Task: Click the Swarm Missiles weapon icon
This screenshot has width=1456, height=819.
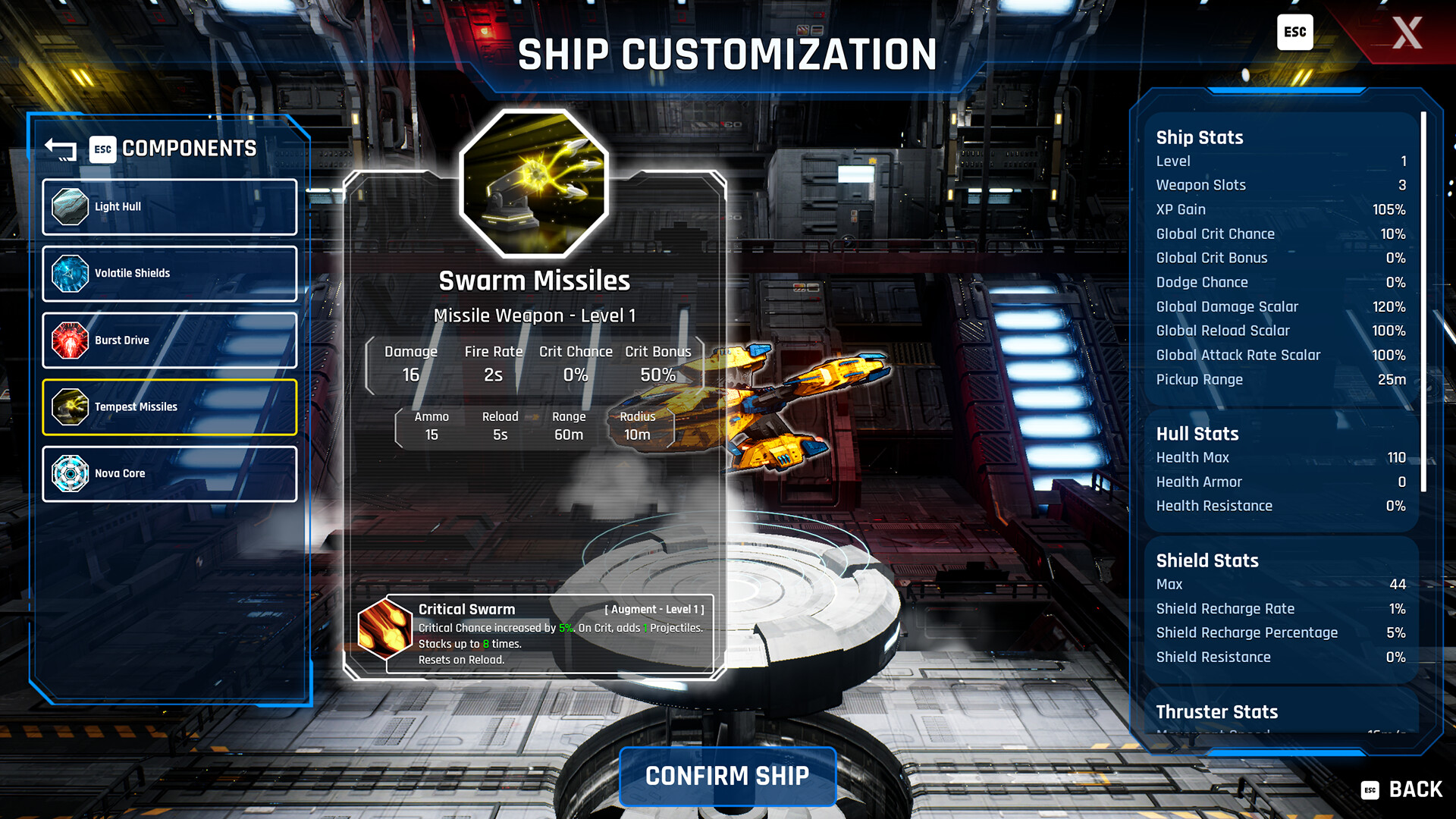Action: click(533, 182)
